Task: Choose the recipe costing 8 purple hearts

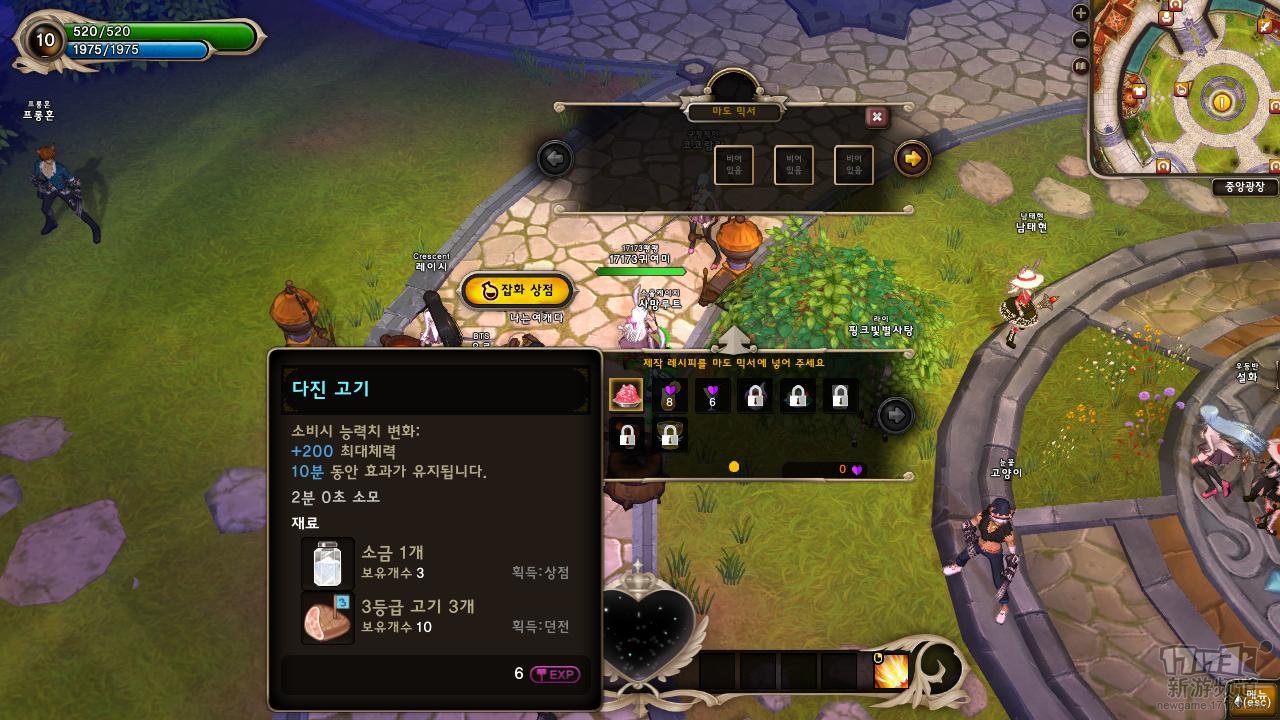Action: [670, 396]
